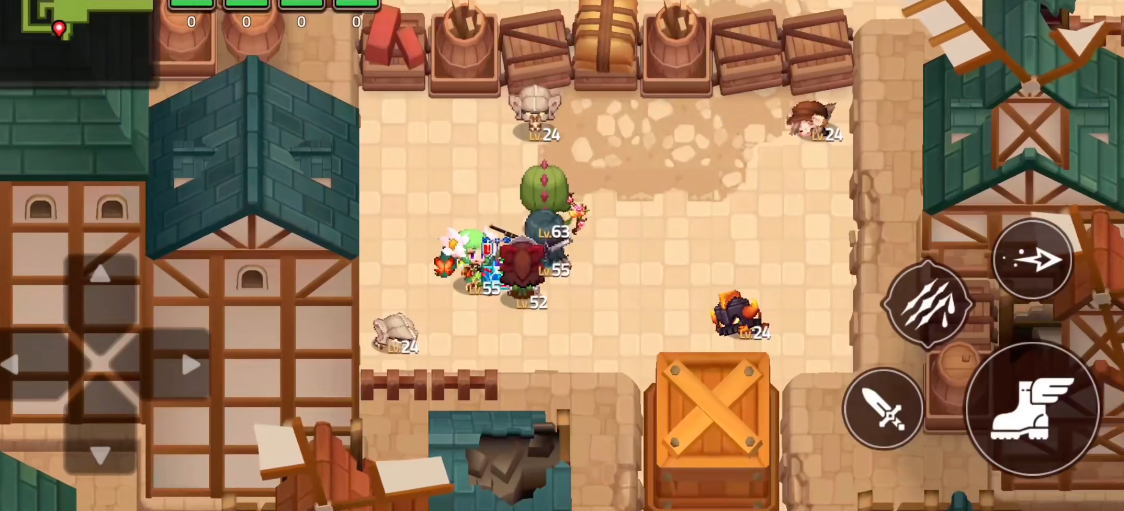Attack with the sword button
The height and width of the screenshot is (511, 1124).
click(x=883, y=408)
